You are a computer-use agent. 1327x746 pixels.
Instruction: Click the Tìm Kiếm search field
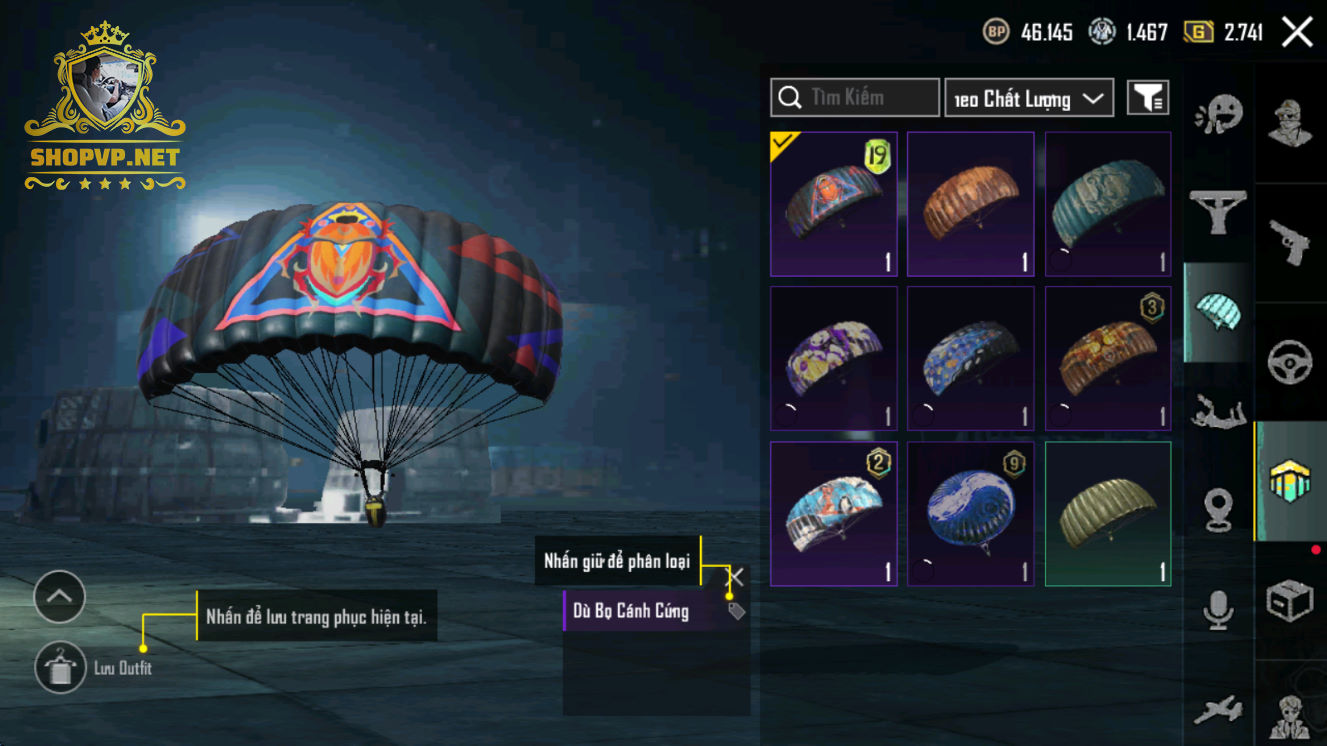(855, 97)
